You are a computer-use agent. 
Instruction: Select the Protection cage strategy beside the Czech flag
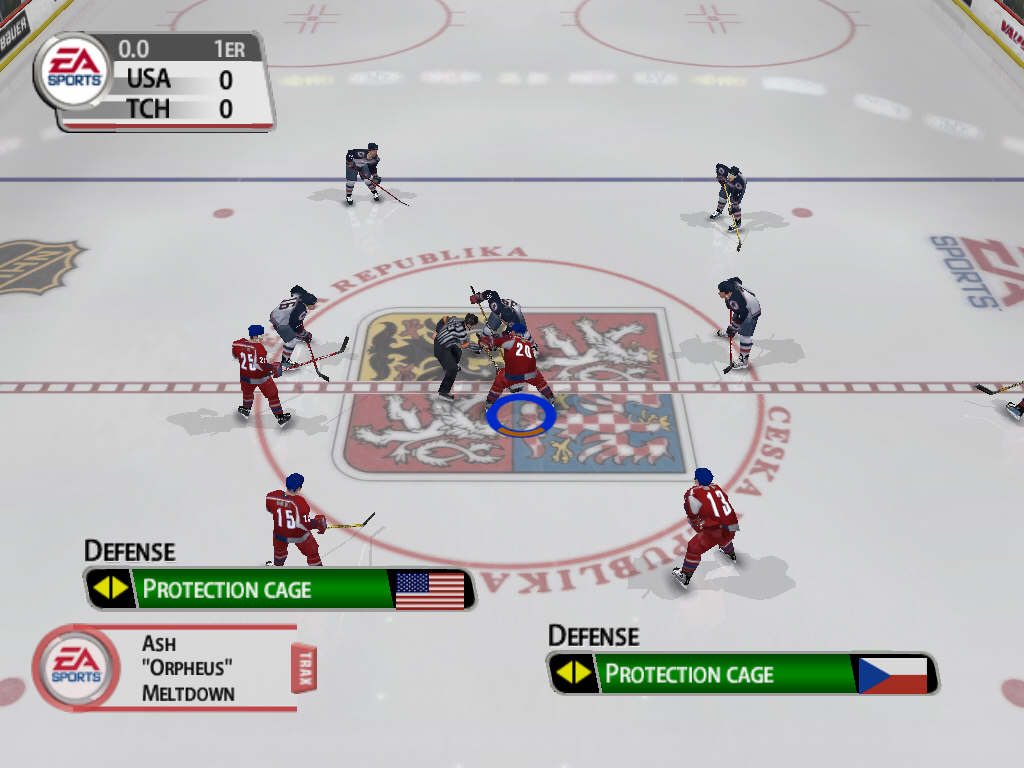pos(689,674)
